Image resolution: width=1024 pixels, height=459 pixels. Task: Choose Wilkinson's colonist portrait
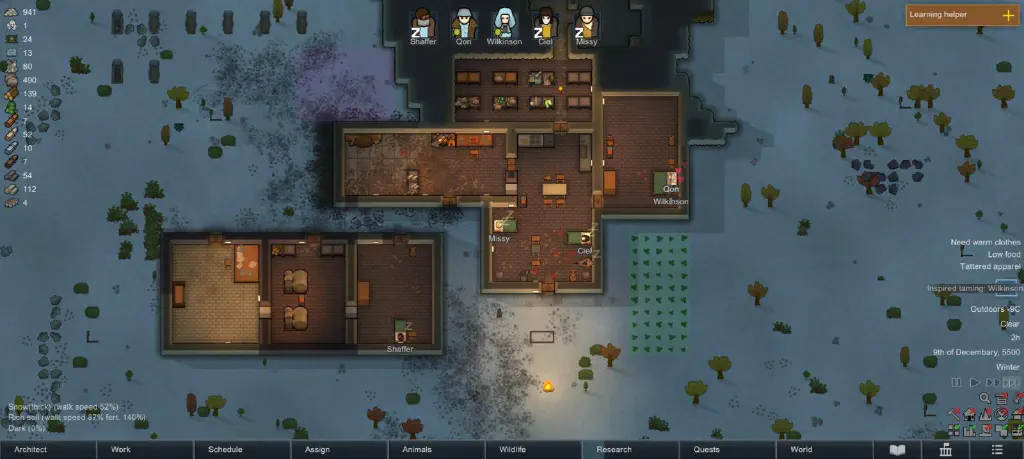point(504,23)
